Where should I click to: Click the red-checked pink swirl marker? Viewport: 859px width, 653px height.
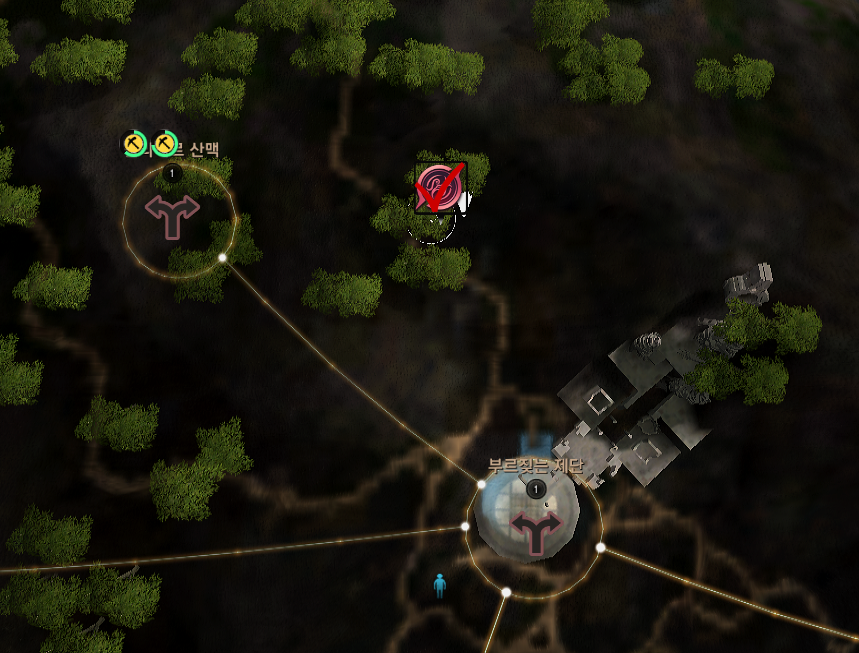[x=440, y=188]
